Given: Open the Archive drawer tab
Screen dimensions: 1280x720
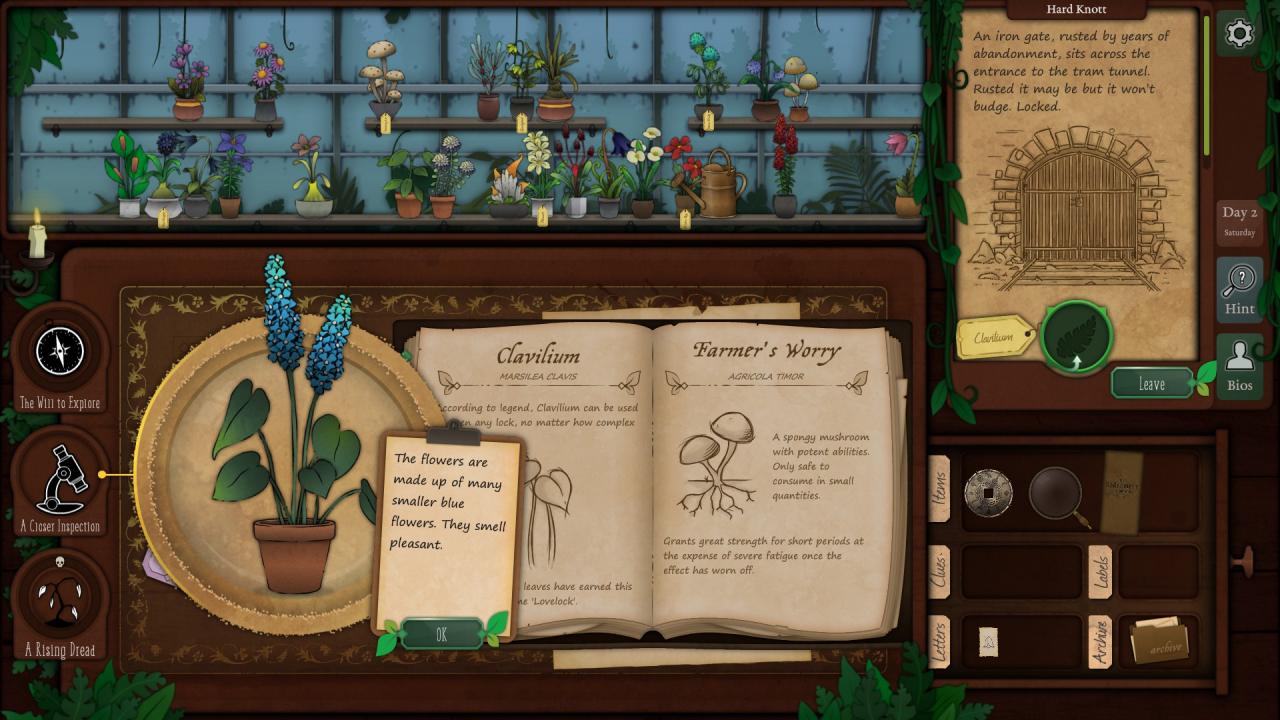Looking at the screenshot, I should 1100,641.
